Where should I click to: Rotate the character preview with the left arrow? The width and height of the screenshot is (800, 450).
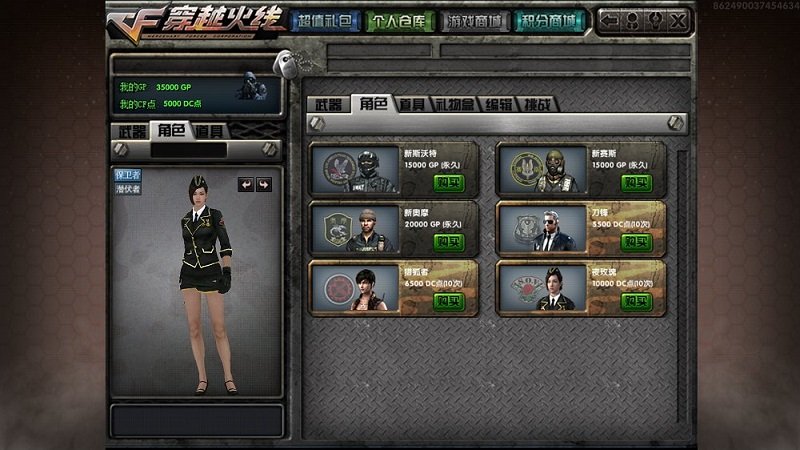(x=245, y=184)
